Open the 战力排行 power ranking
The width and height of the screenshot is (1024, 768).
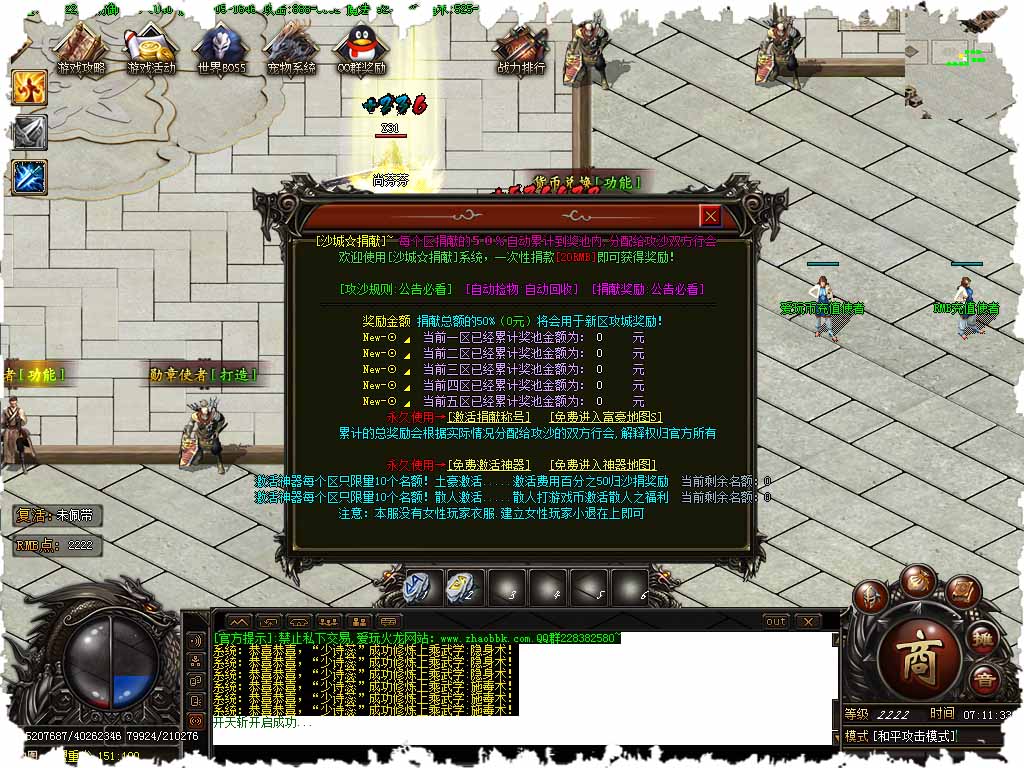[521, 51]
